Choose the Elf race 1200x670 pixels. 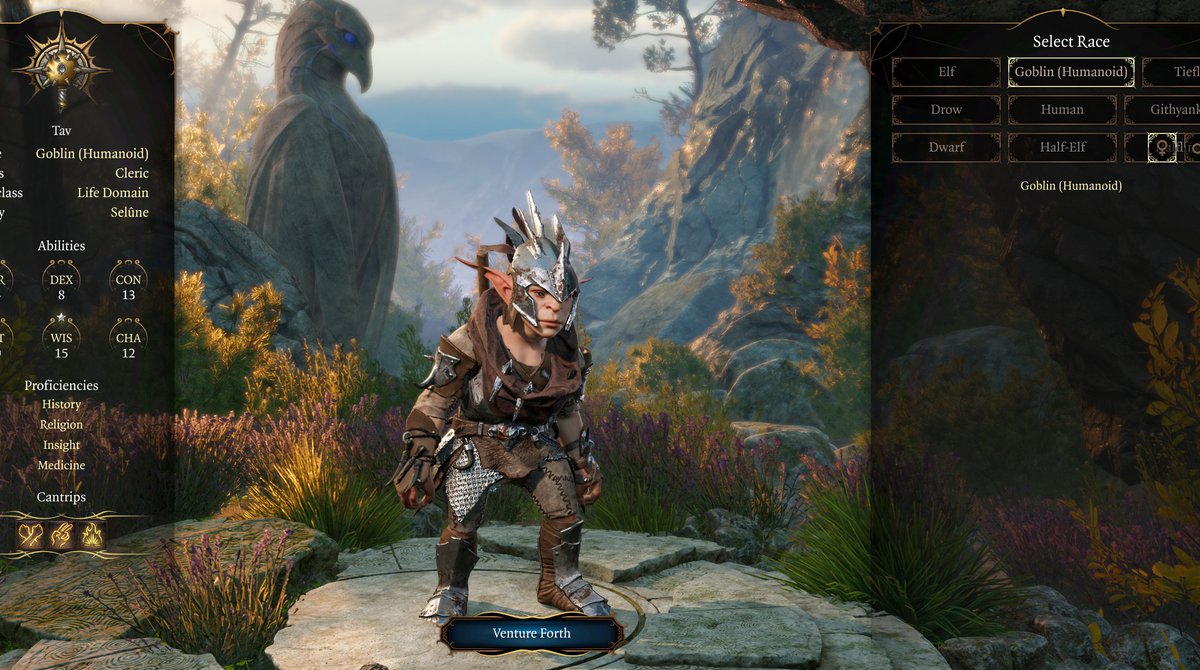point(946,72)
